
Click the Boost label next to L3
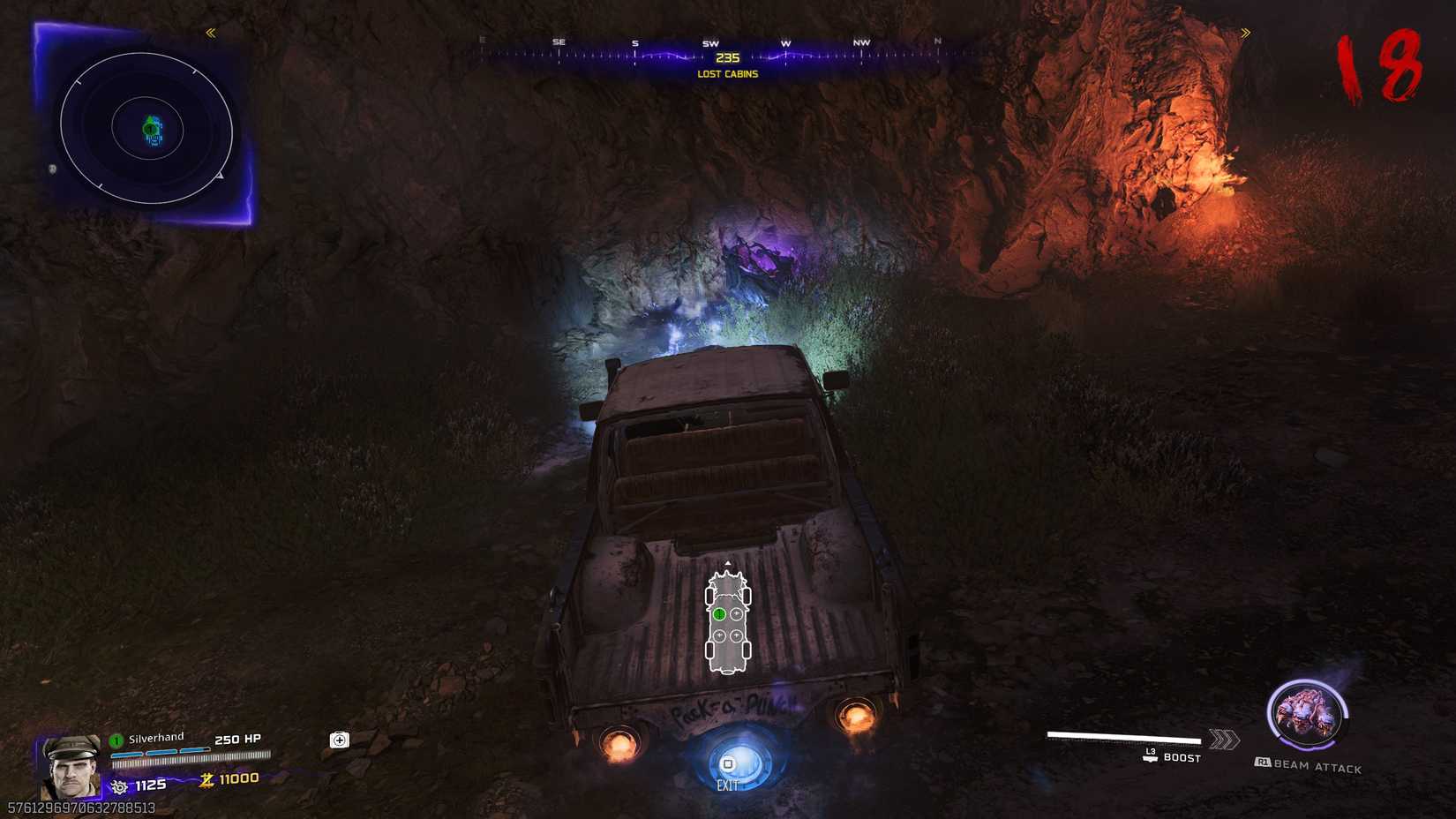tap(1182, 758)
